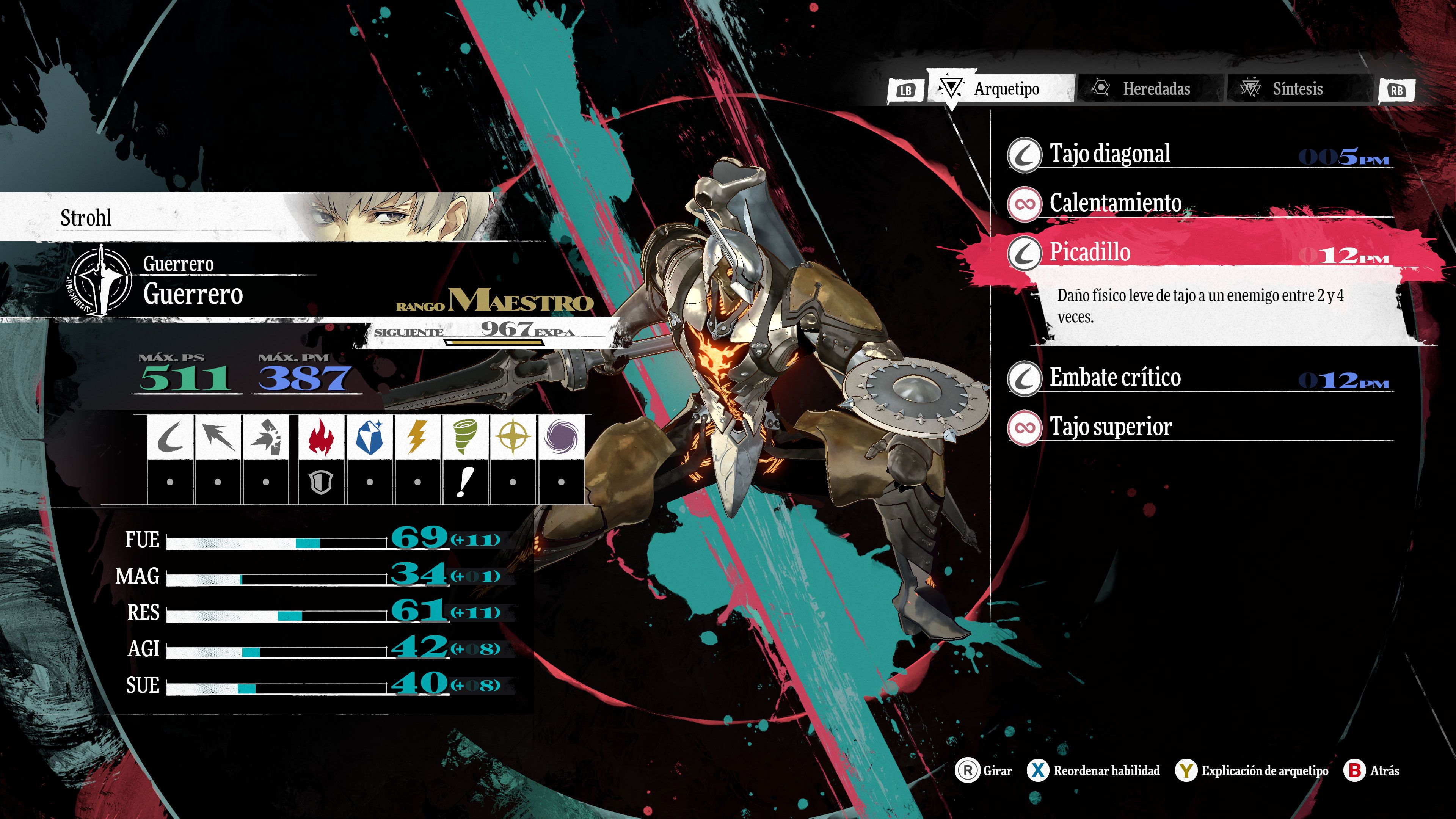Pick the Tajo superior passive skill
This screenshot has height=819, width=1456.
[1198, 427]
